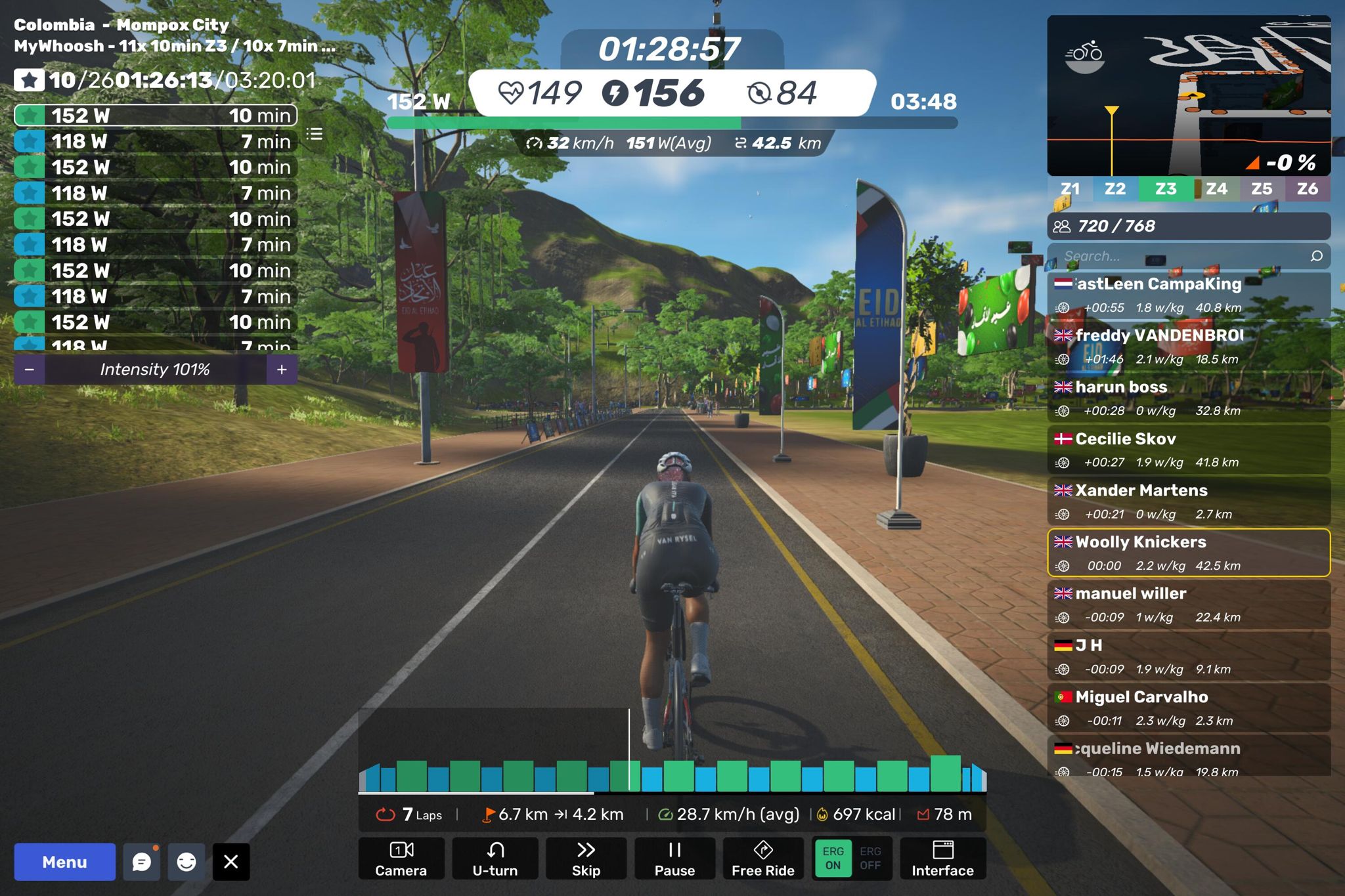Screen dimensions: 1345x896
Task: Skip the current workout interval
Action: [x=586, y=859]
